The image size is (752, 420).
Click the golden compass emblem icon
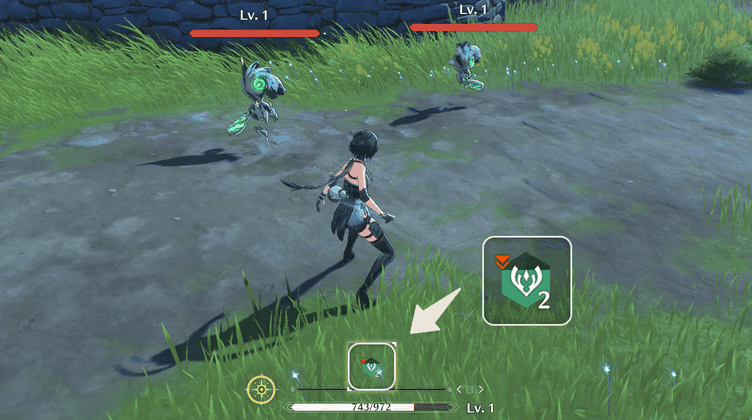tap(261, 389)
